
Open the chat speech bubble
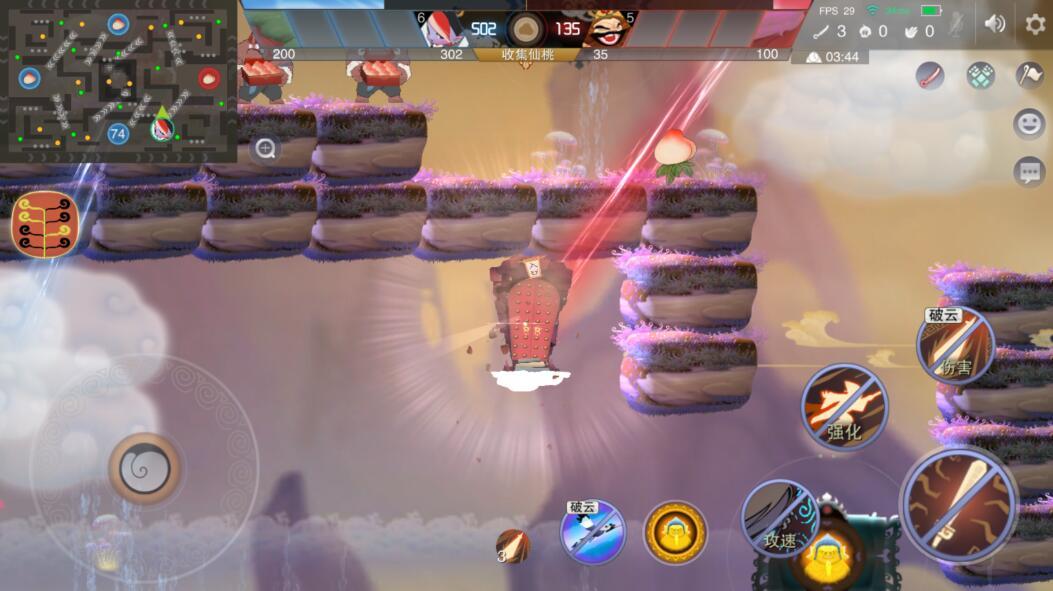point(1029,171)
